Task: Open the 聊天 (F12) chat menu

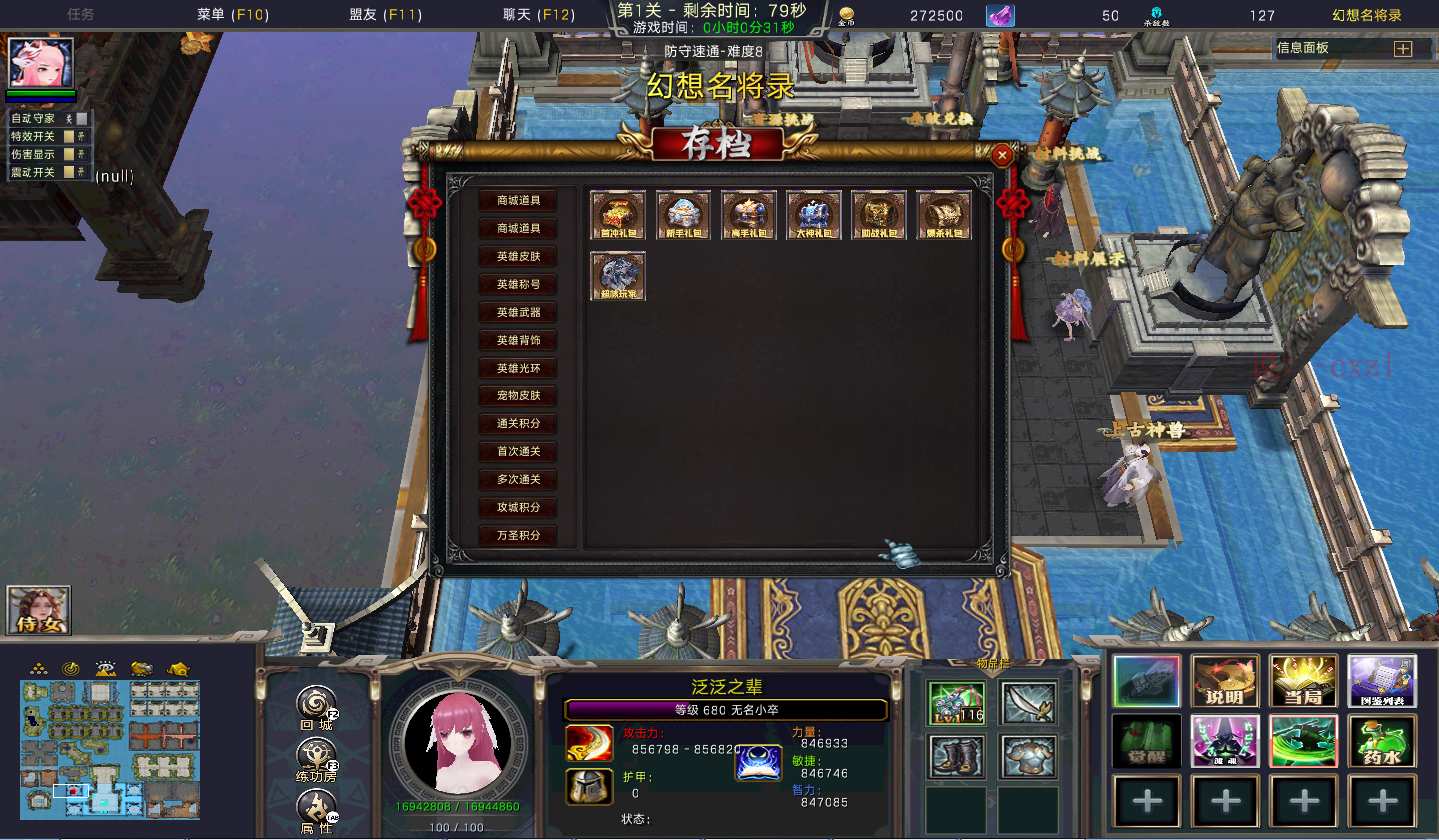Action: coord(539,15)
